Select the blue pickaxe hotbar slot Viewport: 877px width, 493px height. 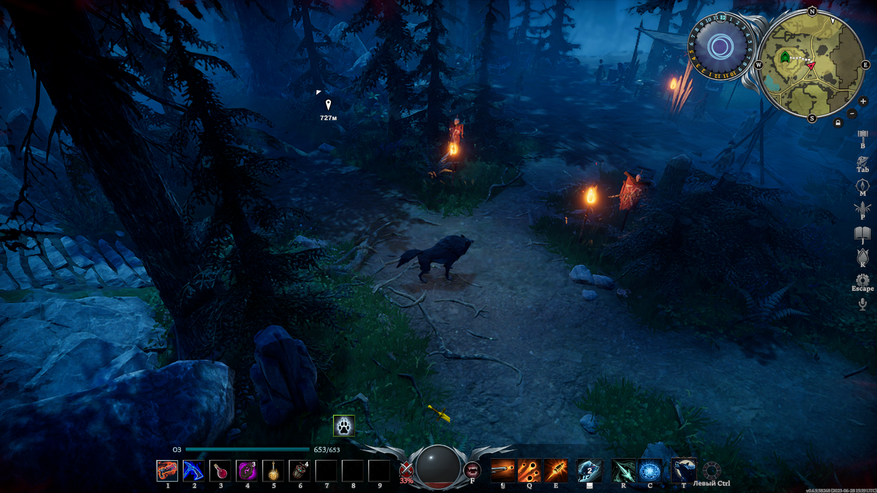194,470
